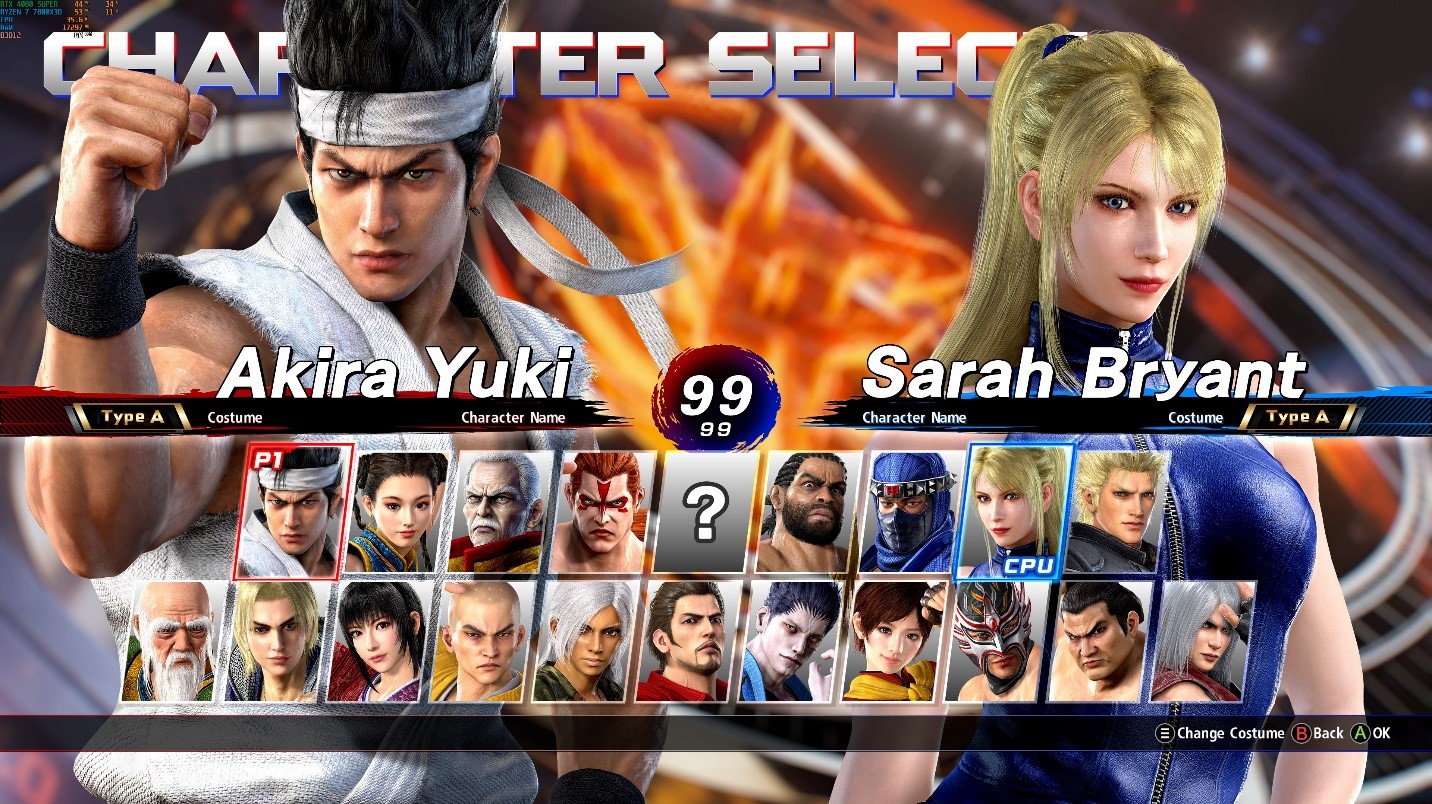
Task: Select Wolf with red face paint
Action: [x=604, y=512]
